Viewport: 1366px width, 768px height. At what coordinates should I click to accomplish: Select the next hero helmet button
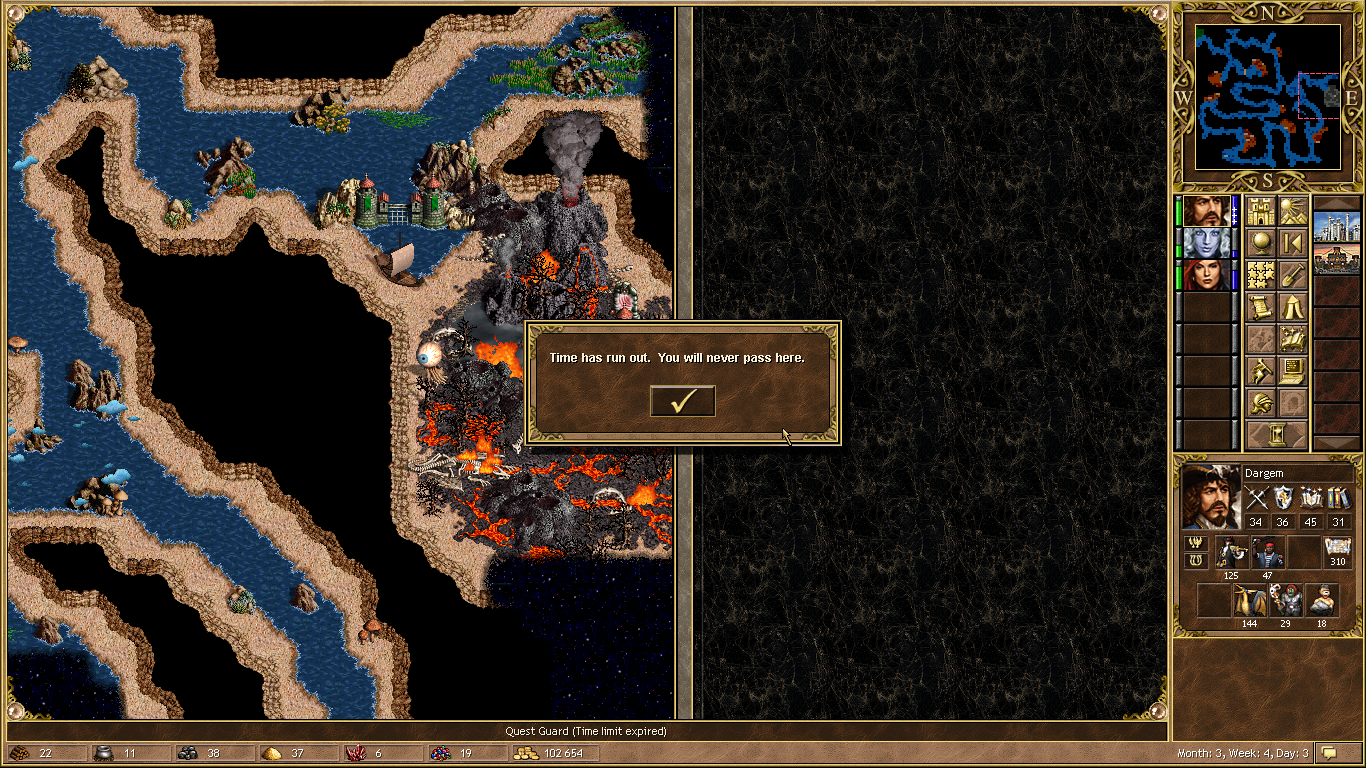[x=1260, y=403]
